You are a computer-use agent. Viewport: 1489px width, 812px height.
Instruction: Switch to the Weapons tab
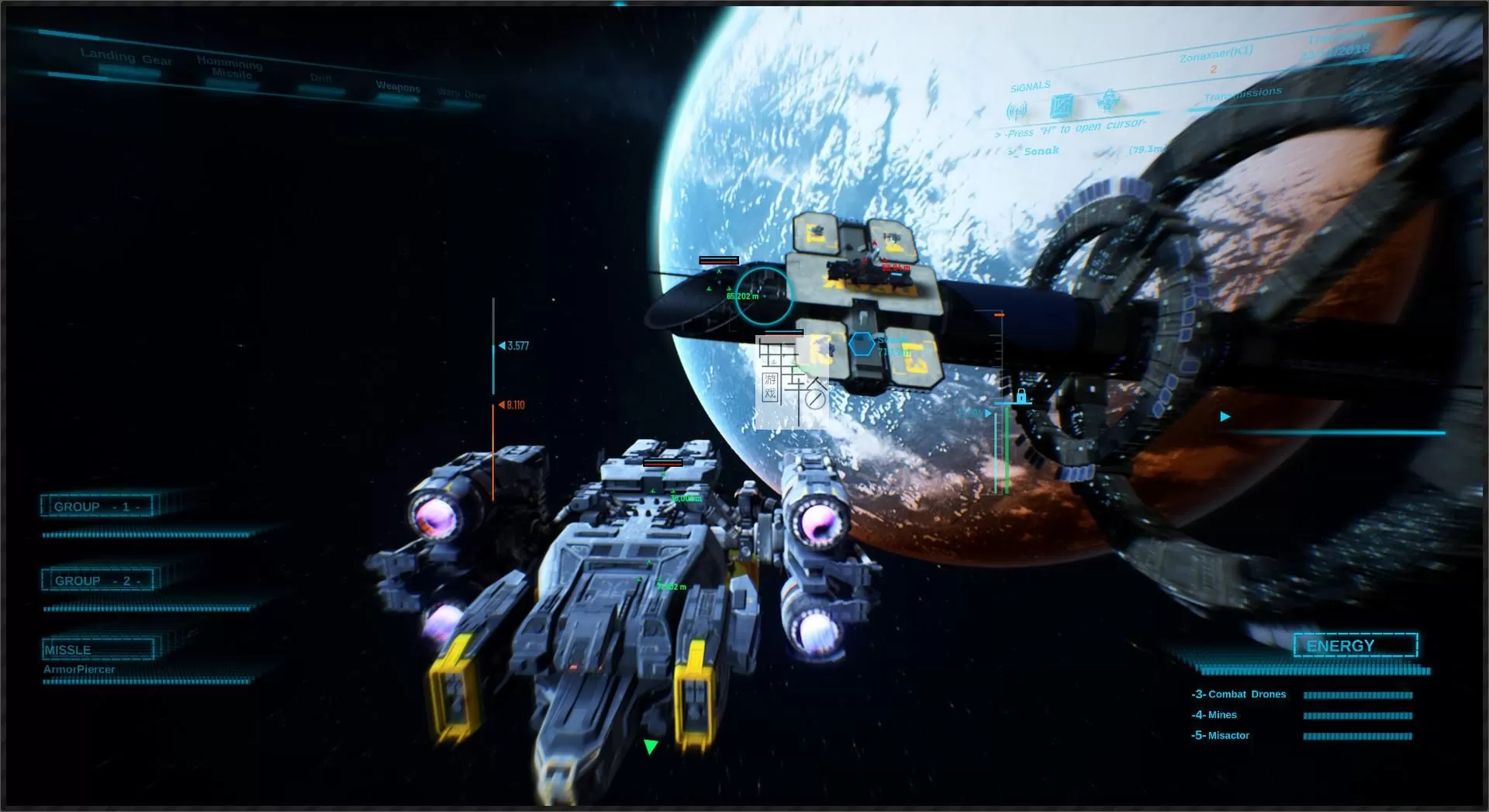pos(398,85)
